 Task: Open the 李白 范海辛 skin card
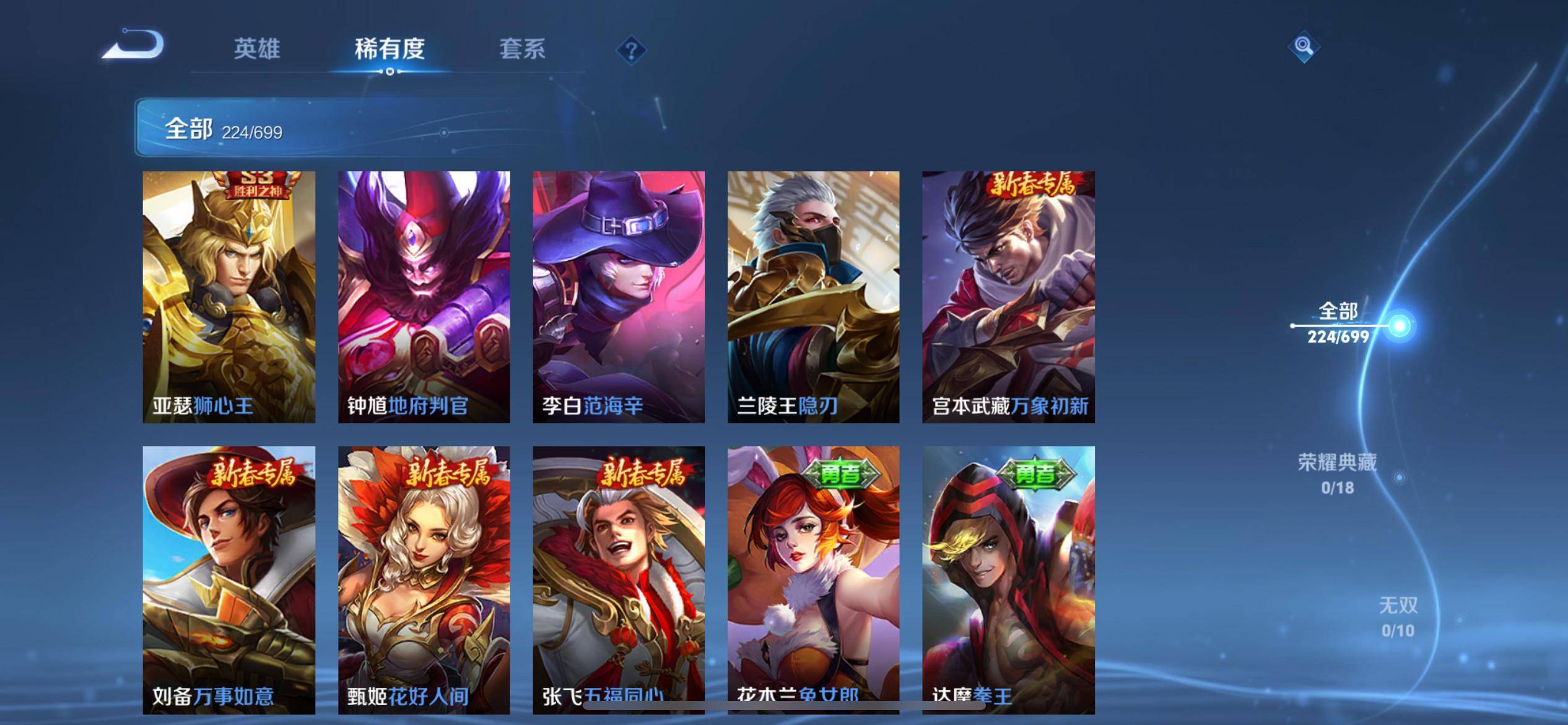coord(619,297)
